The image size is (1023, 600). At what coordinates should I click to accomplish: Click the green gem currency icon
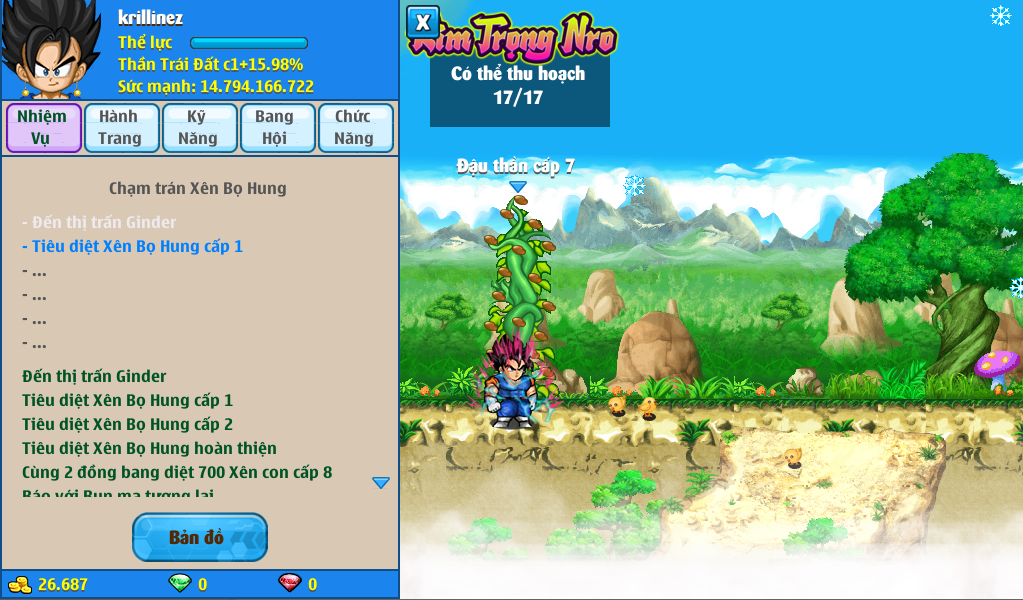(x=180, y=584)
